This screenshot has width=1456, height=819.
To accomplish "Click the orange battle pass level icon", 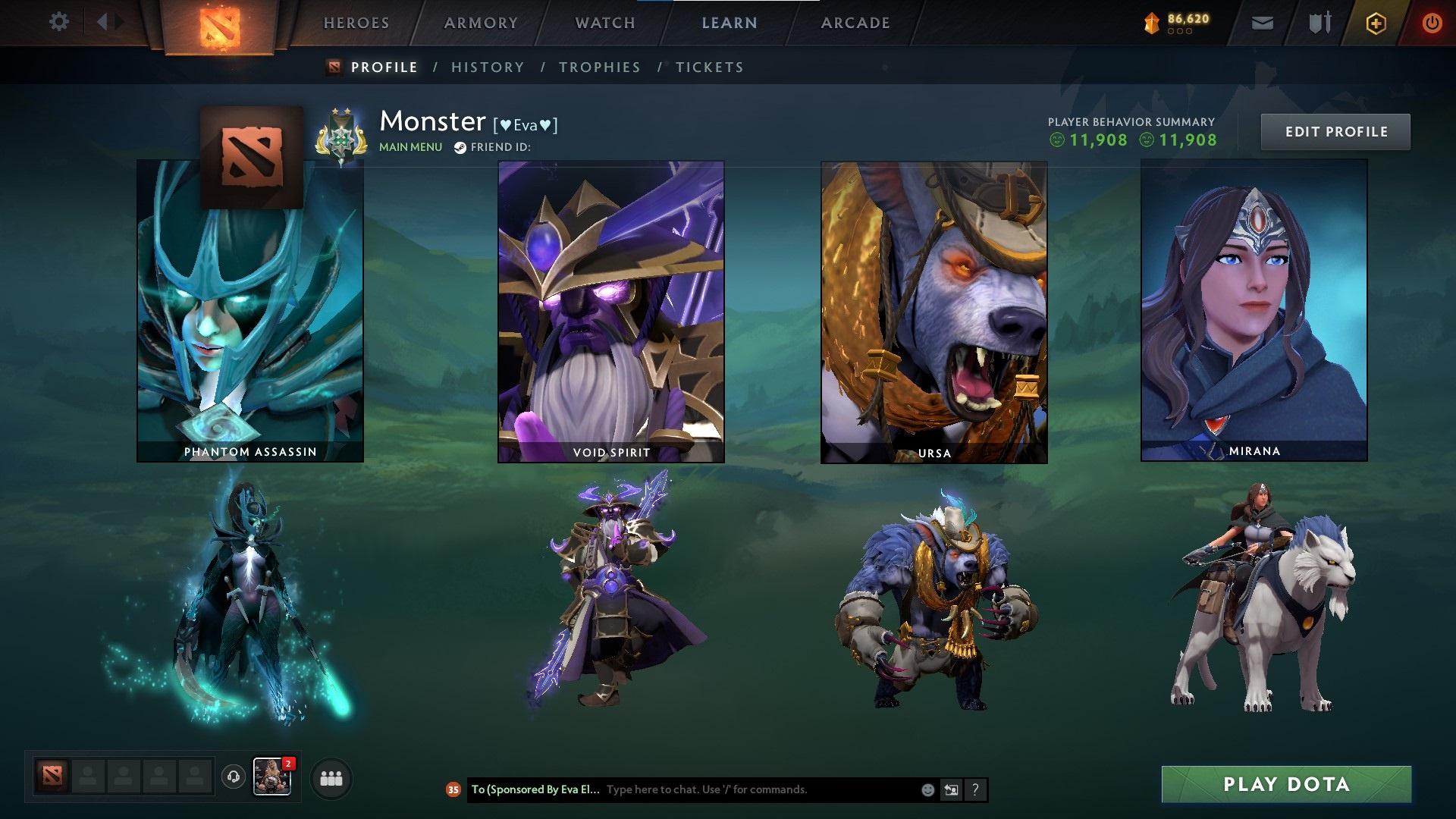I will (x=1150, y=23).
